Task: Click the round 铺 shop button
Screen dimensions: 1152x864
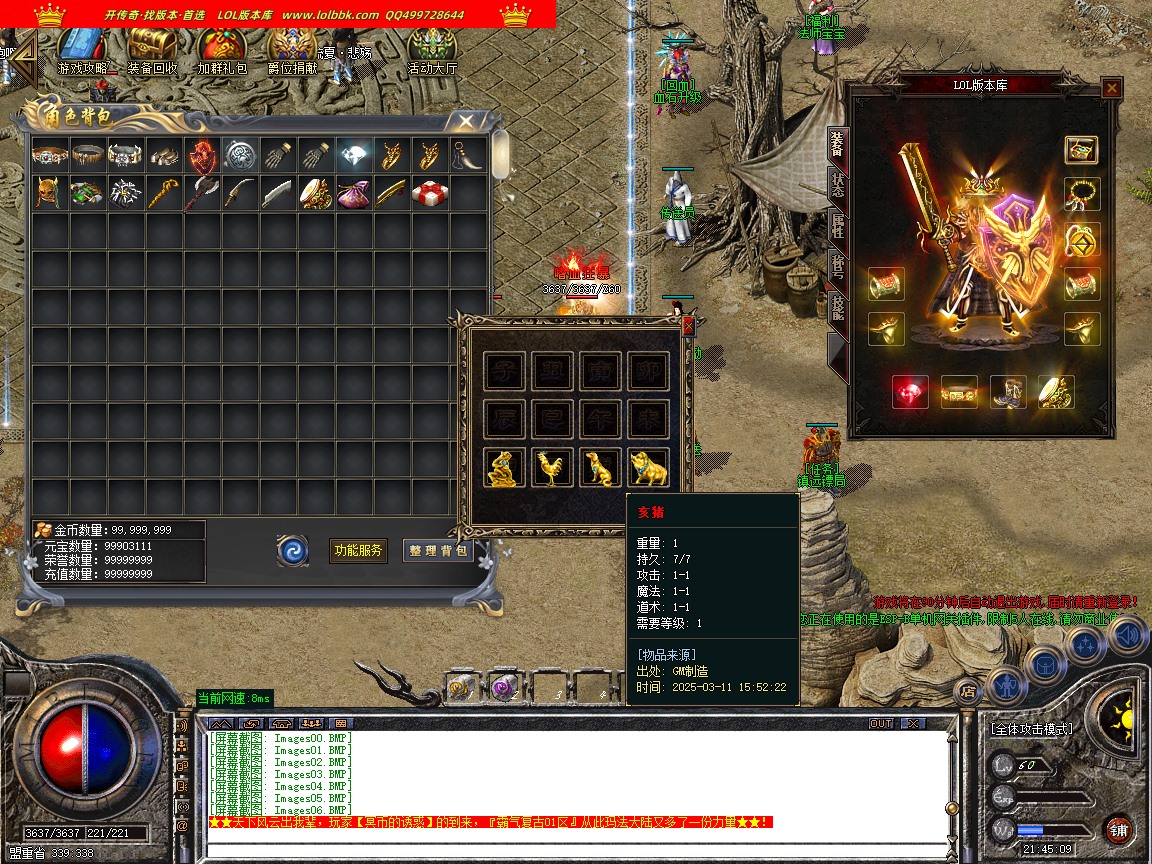Action: tap(1118, 829)
